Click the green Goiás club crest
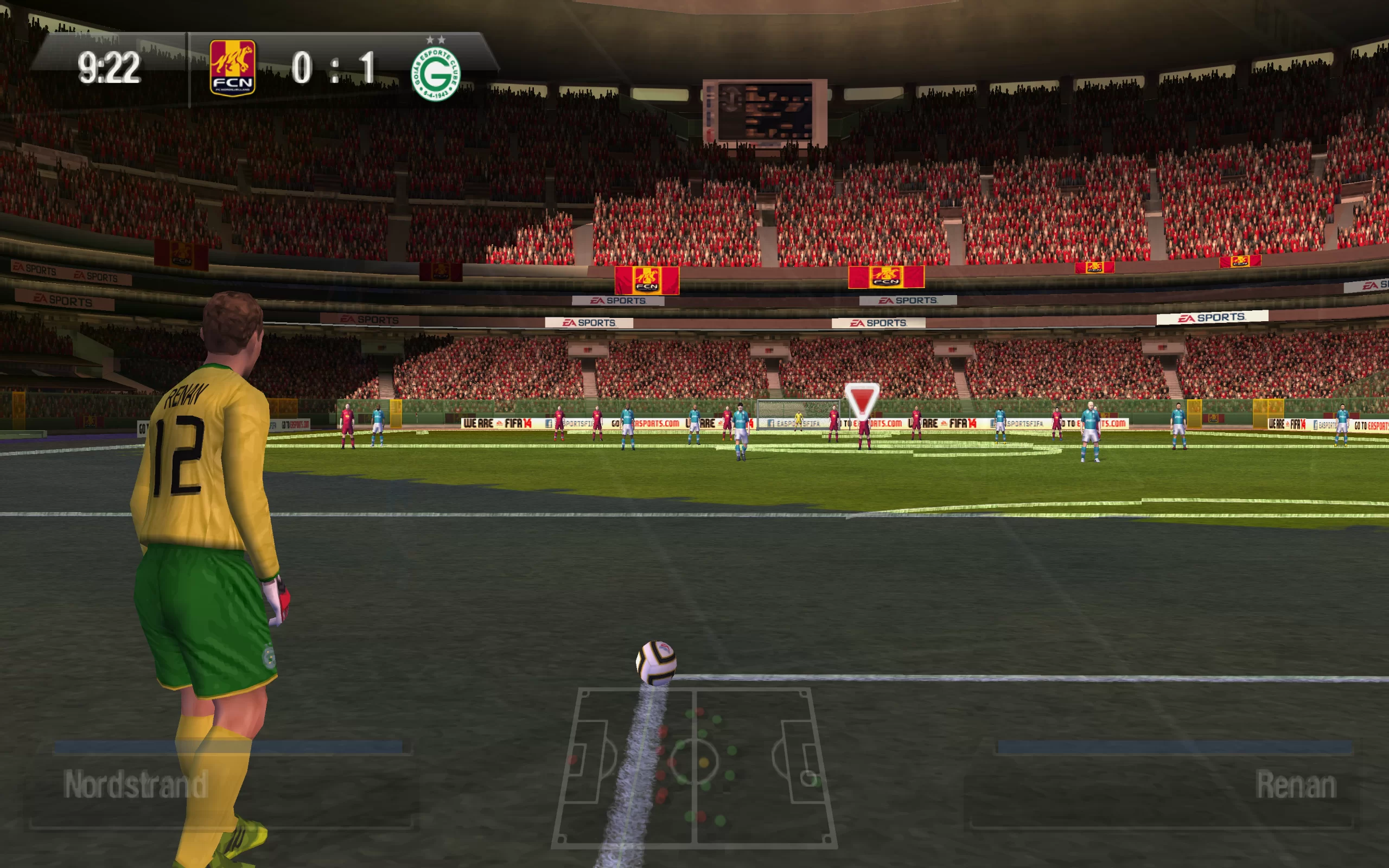1389x868 pixels. coord(436,74)
